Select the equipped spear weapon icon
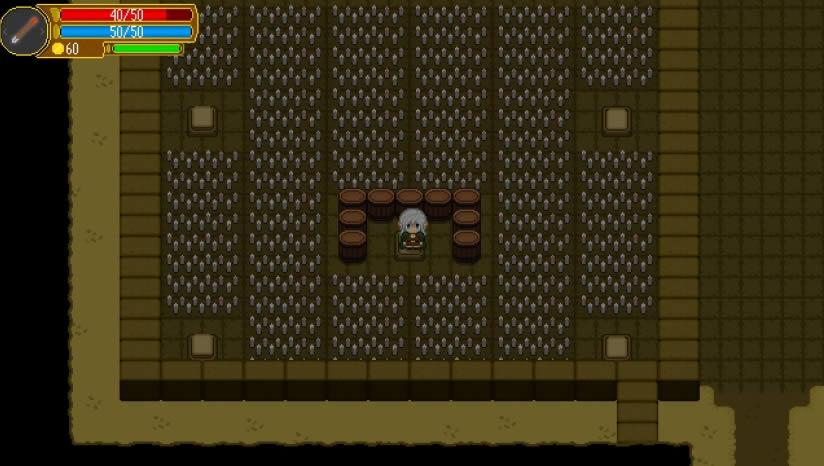 click(x=23, y=30)
